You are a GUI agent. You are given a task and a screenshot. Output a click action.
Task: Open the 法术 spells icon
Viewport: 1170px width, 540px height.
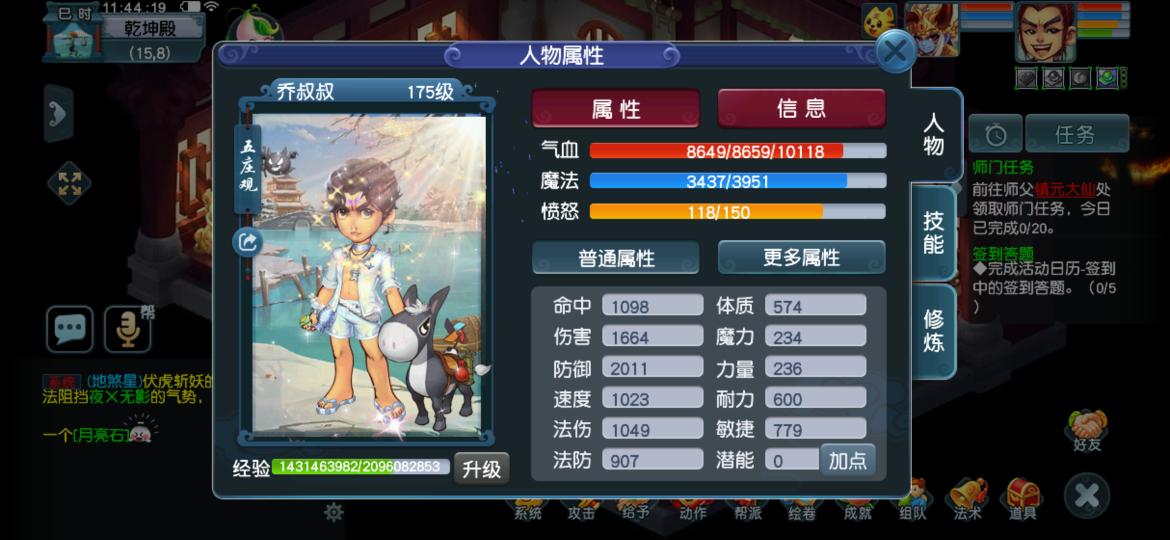967,497
